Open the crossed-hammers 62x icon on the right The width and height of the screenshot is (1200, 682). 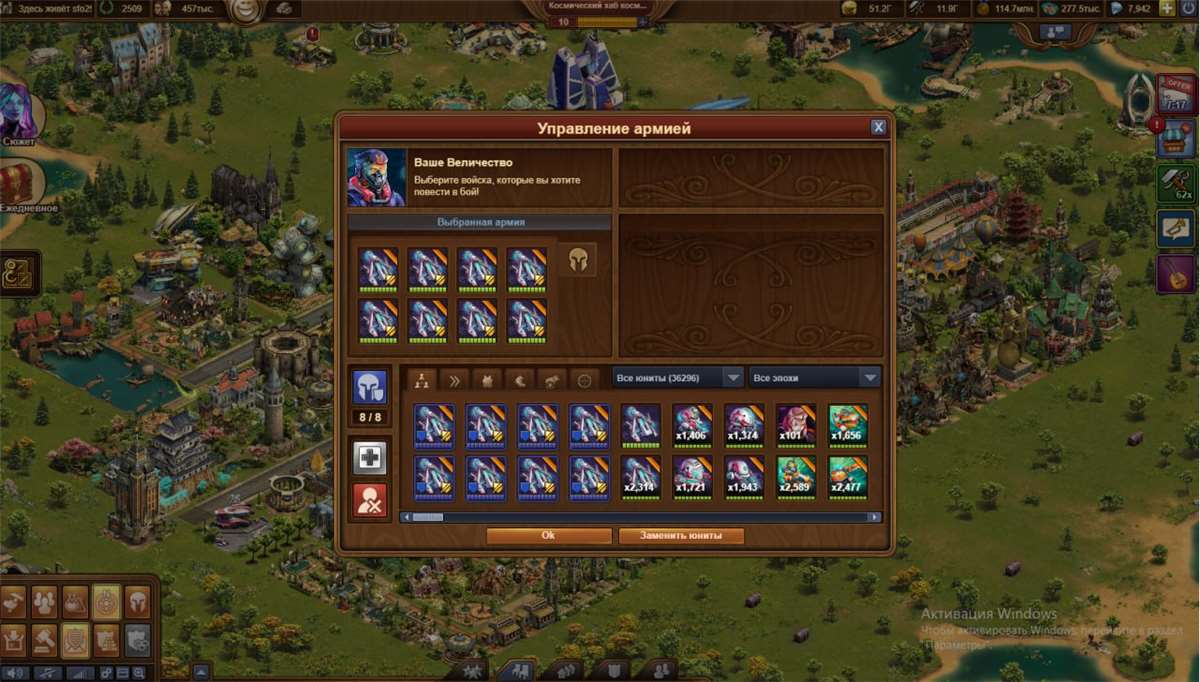tap(1177, 183)
